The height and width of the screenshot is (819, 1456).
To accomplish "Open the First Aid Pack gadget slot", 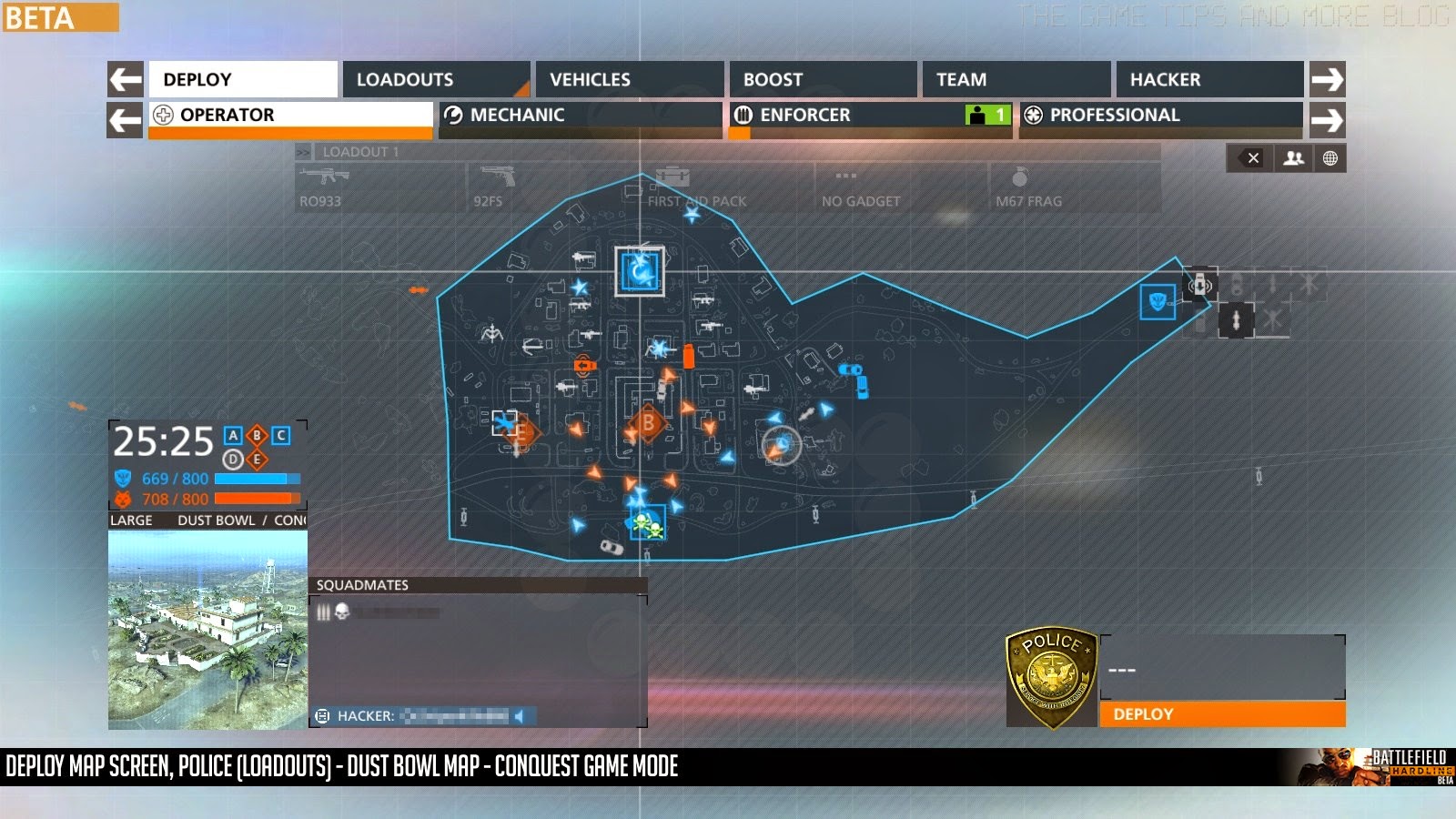I will pyautogui.click(x=671, y=177).
